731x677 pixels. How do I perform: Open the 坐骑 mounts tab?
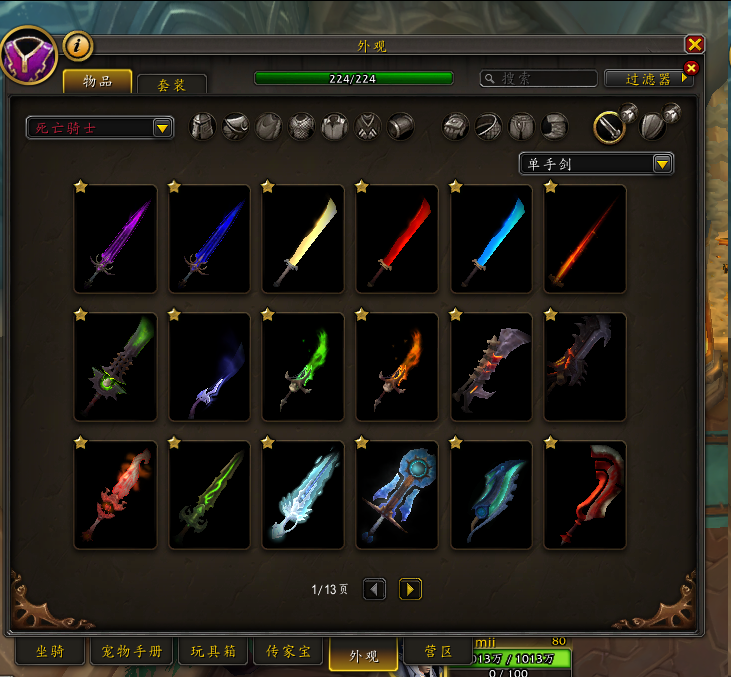coord(50,652)
